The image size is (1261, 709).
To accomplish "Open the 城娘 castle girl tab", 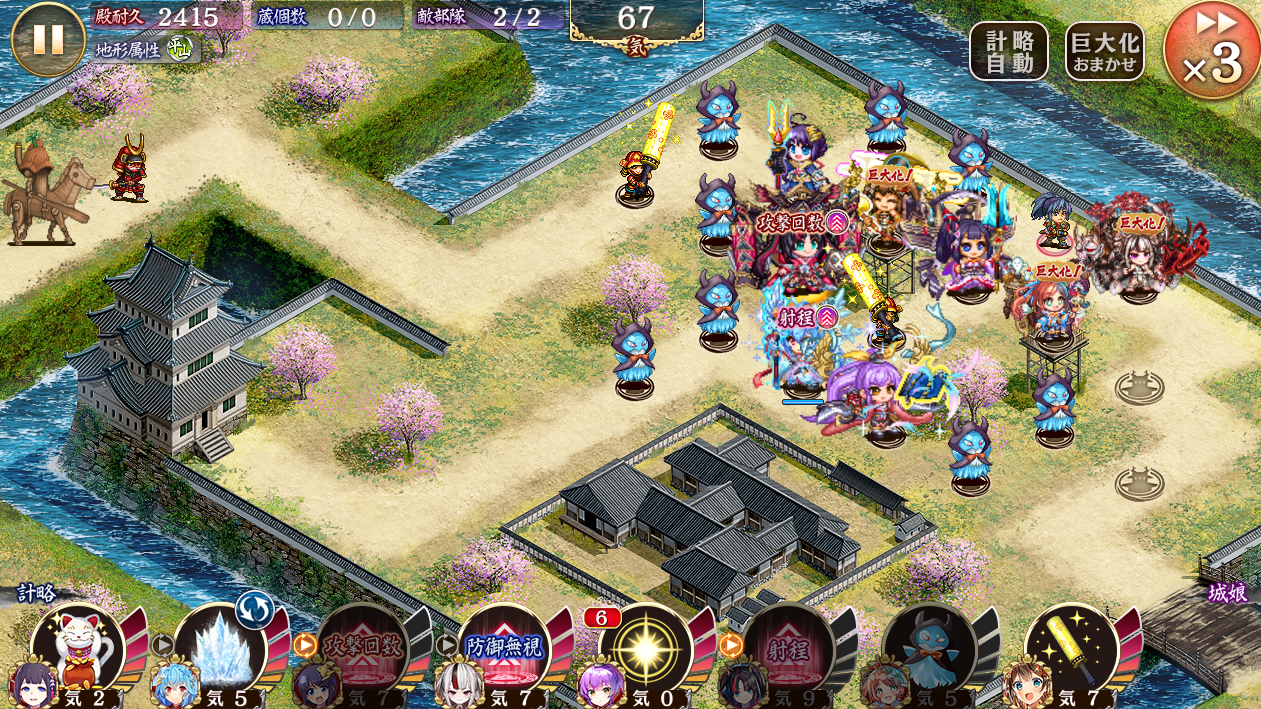I will 1228,594.
